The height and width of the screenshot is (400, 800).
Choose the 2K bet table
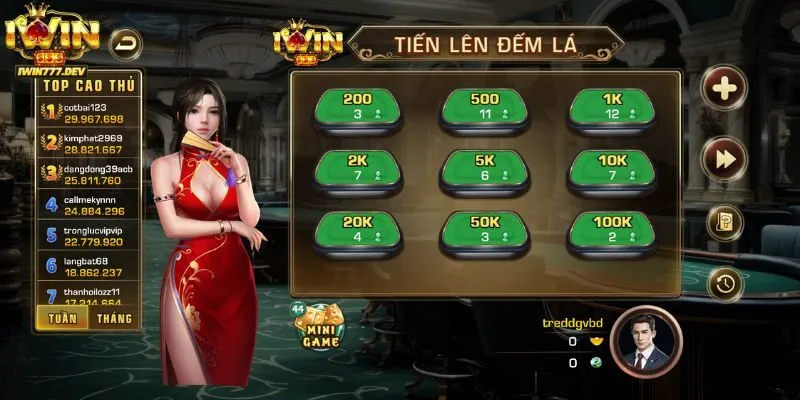[x=357, y=168]
